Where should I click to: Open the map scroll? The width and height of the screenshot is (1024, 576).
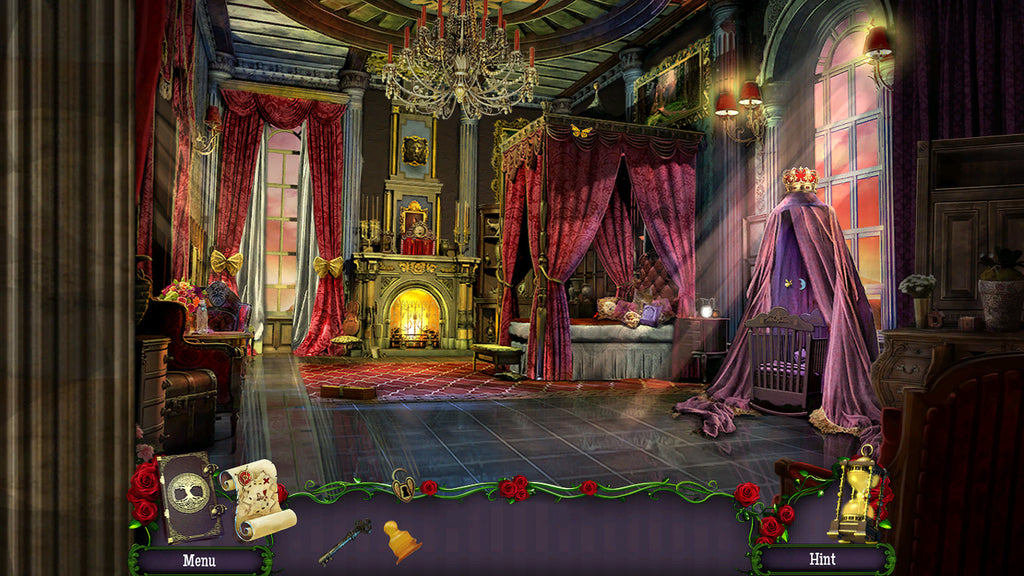pos(258,498)
